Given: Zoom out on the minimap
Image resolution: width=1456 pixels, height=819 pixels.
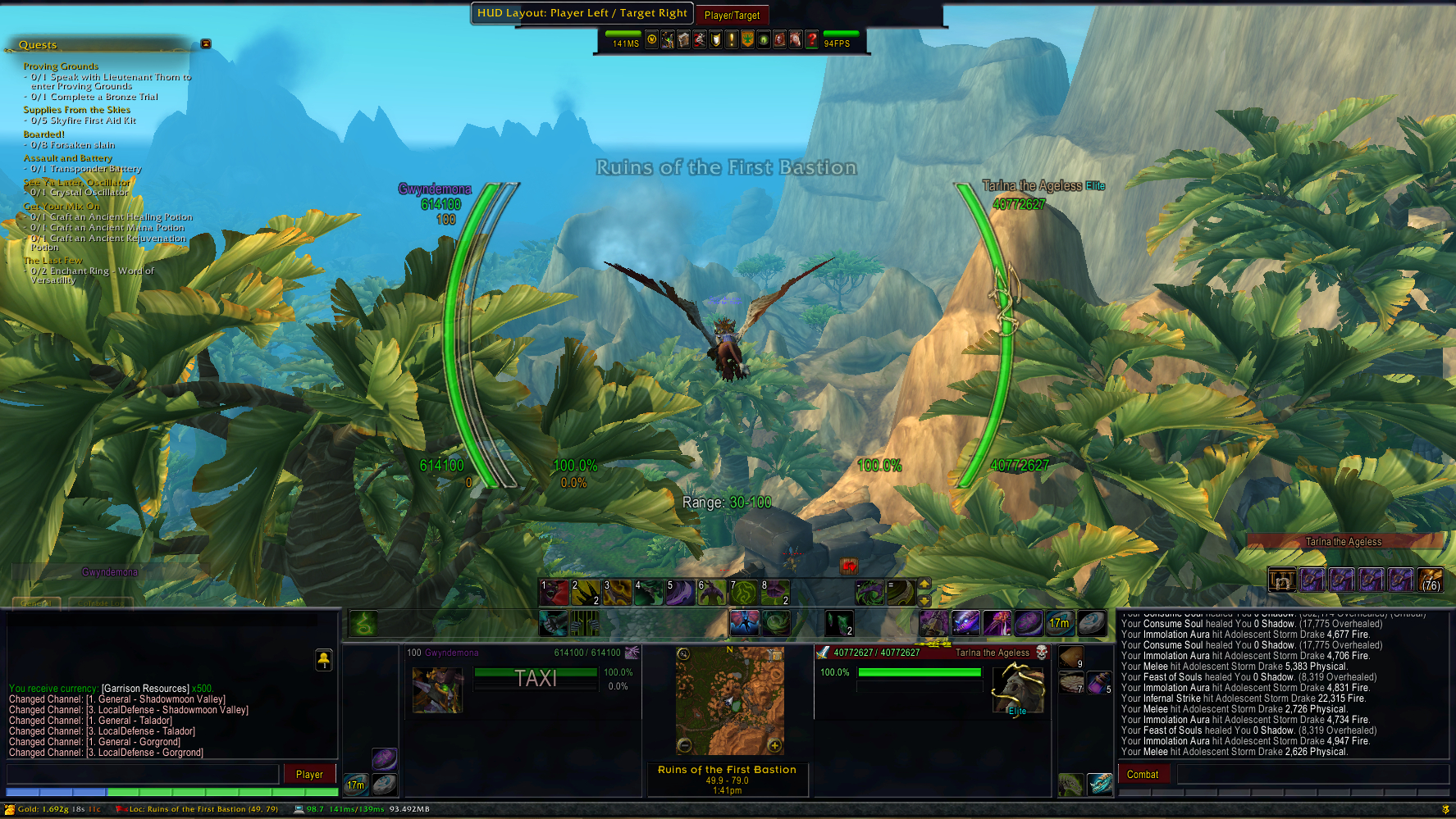Looking at the screenshot, I should pyautogui.click(x=684, y=745).
